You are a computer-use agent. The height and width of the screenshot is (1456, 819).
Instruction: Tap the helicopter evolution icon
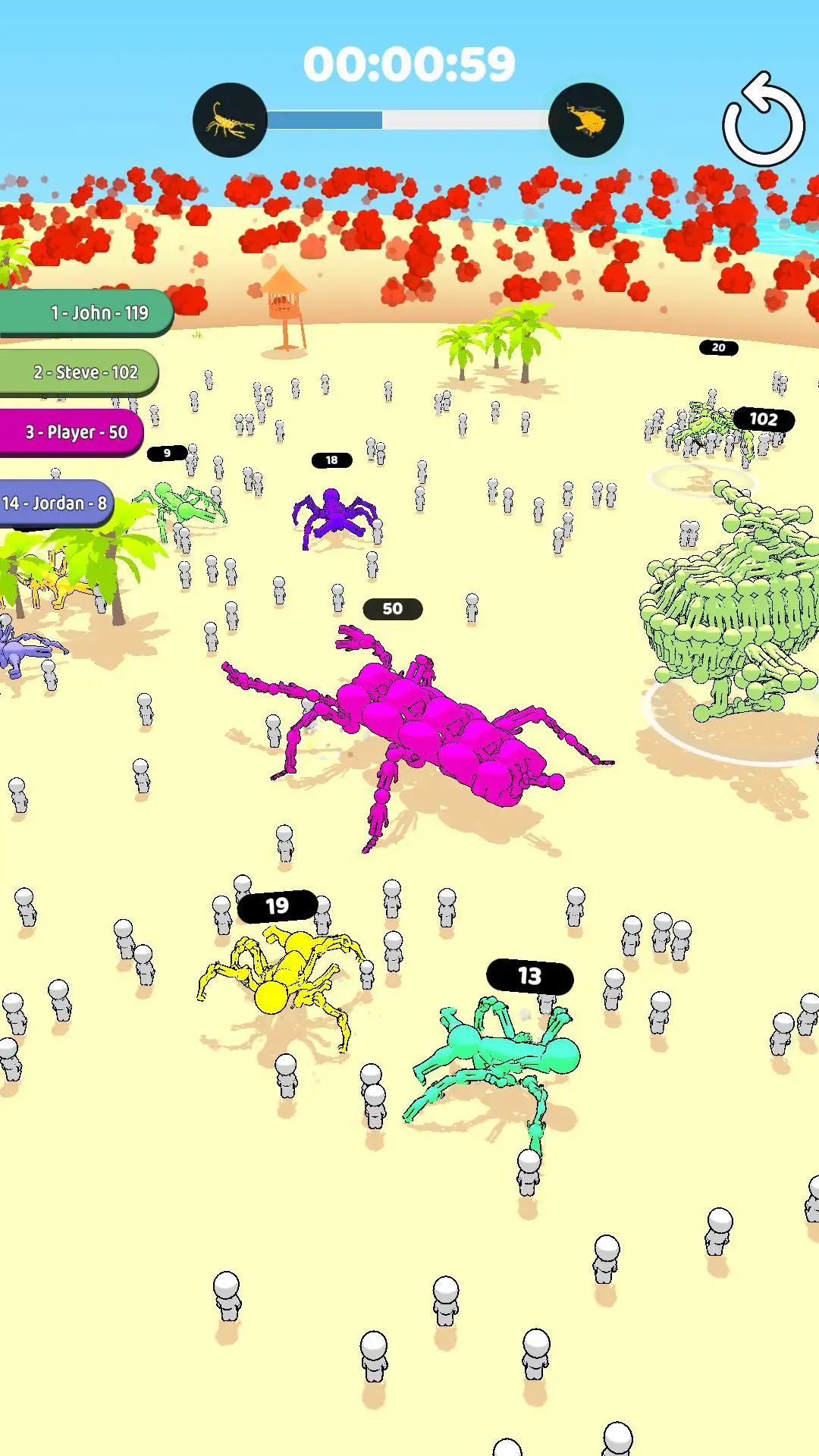coord(585,121)
